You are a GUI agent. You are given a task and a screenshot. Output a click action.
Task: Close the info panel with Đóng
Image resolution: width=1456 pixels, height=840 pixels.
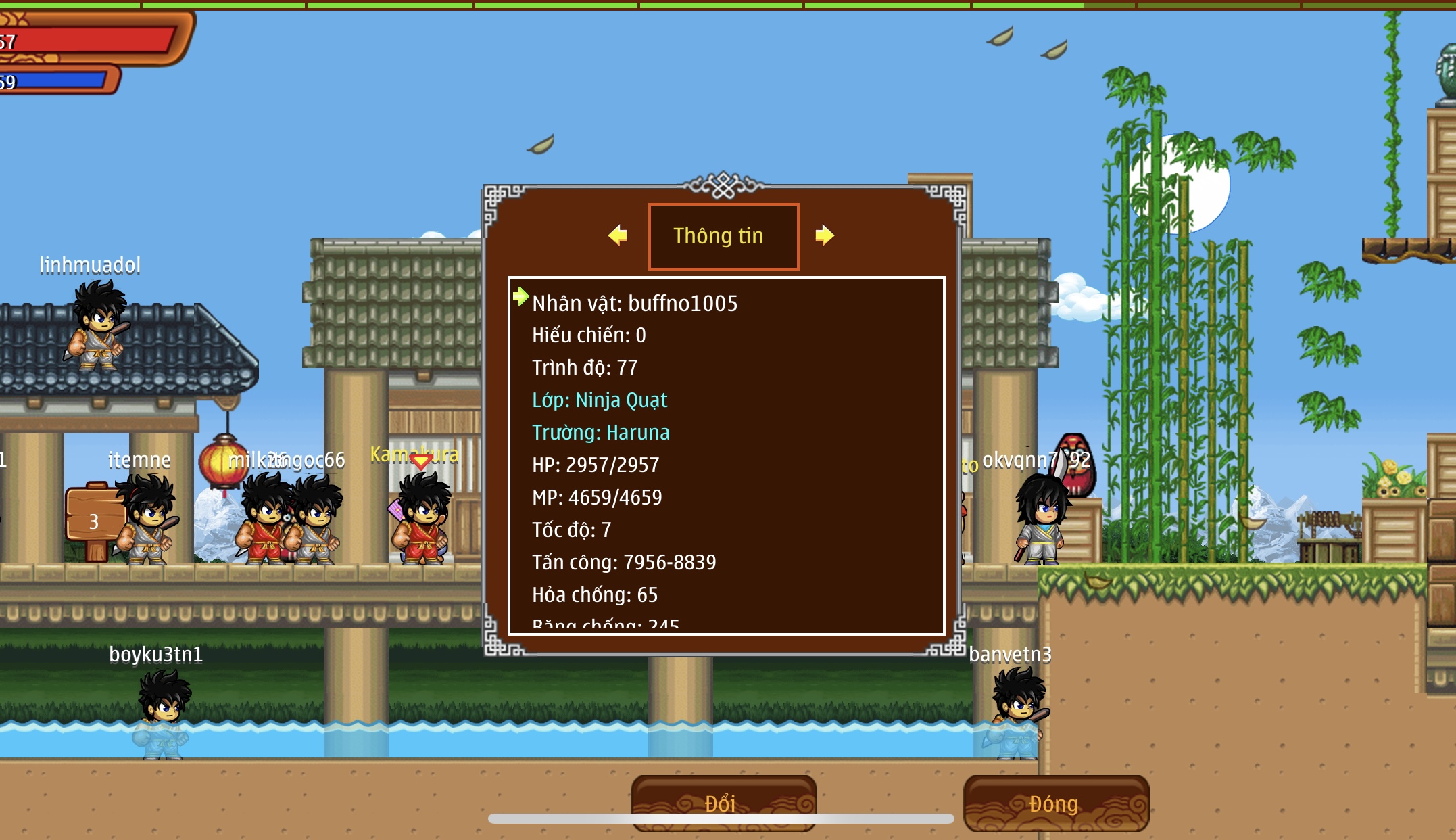click(1055, 803)
